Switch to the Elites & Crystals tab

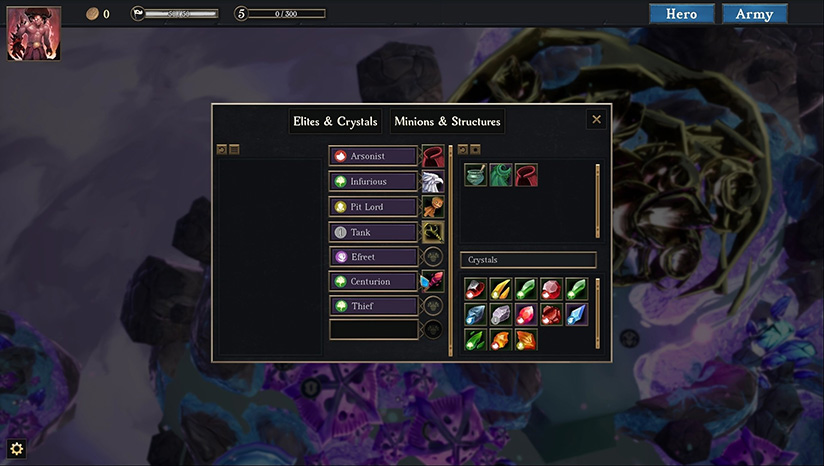334,122
